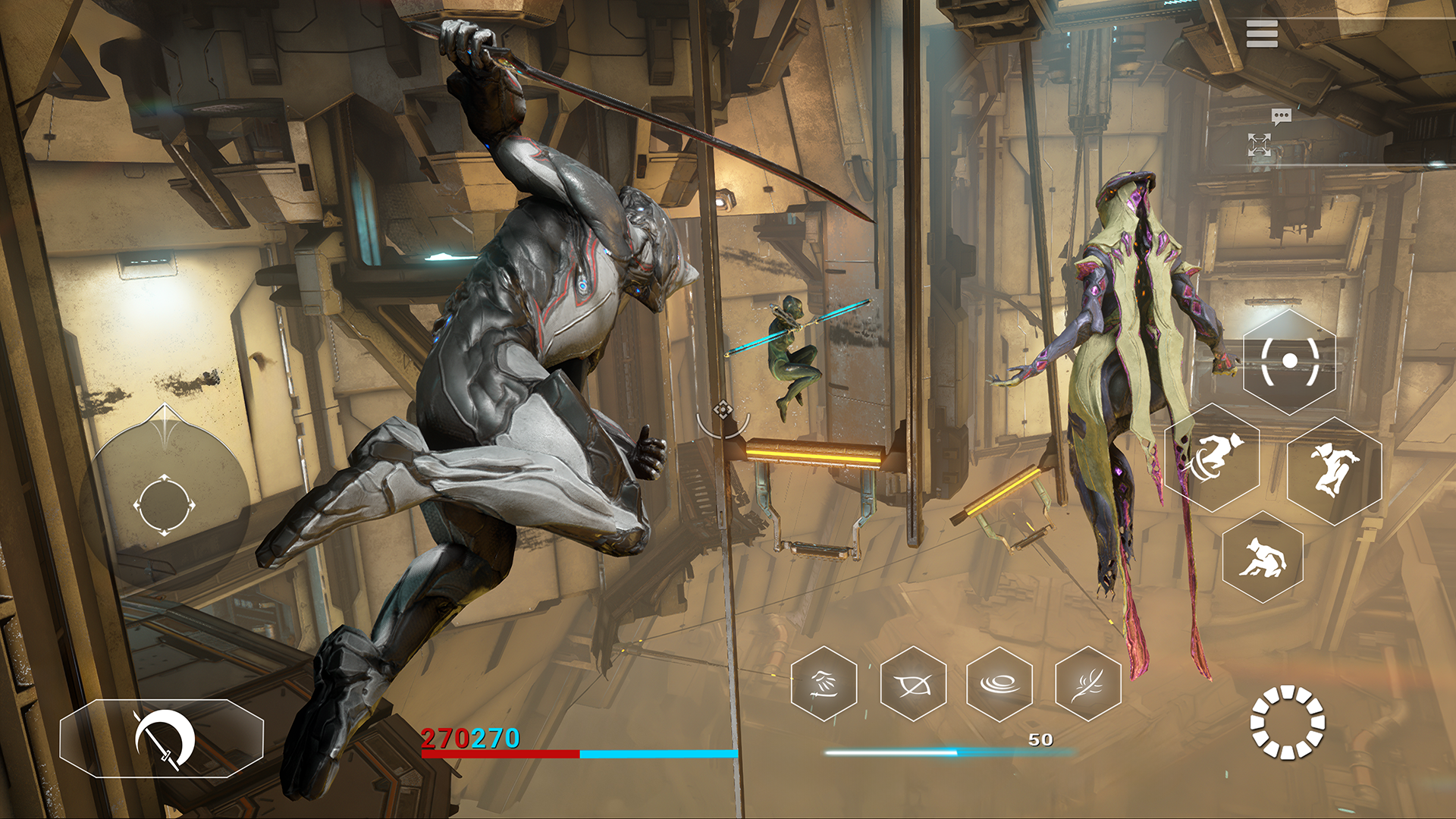Cast the first Slash Dash ability
Screen dimensions: 1456x819
(x=823, y=682)
